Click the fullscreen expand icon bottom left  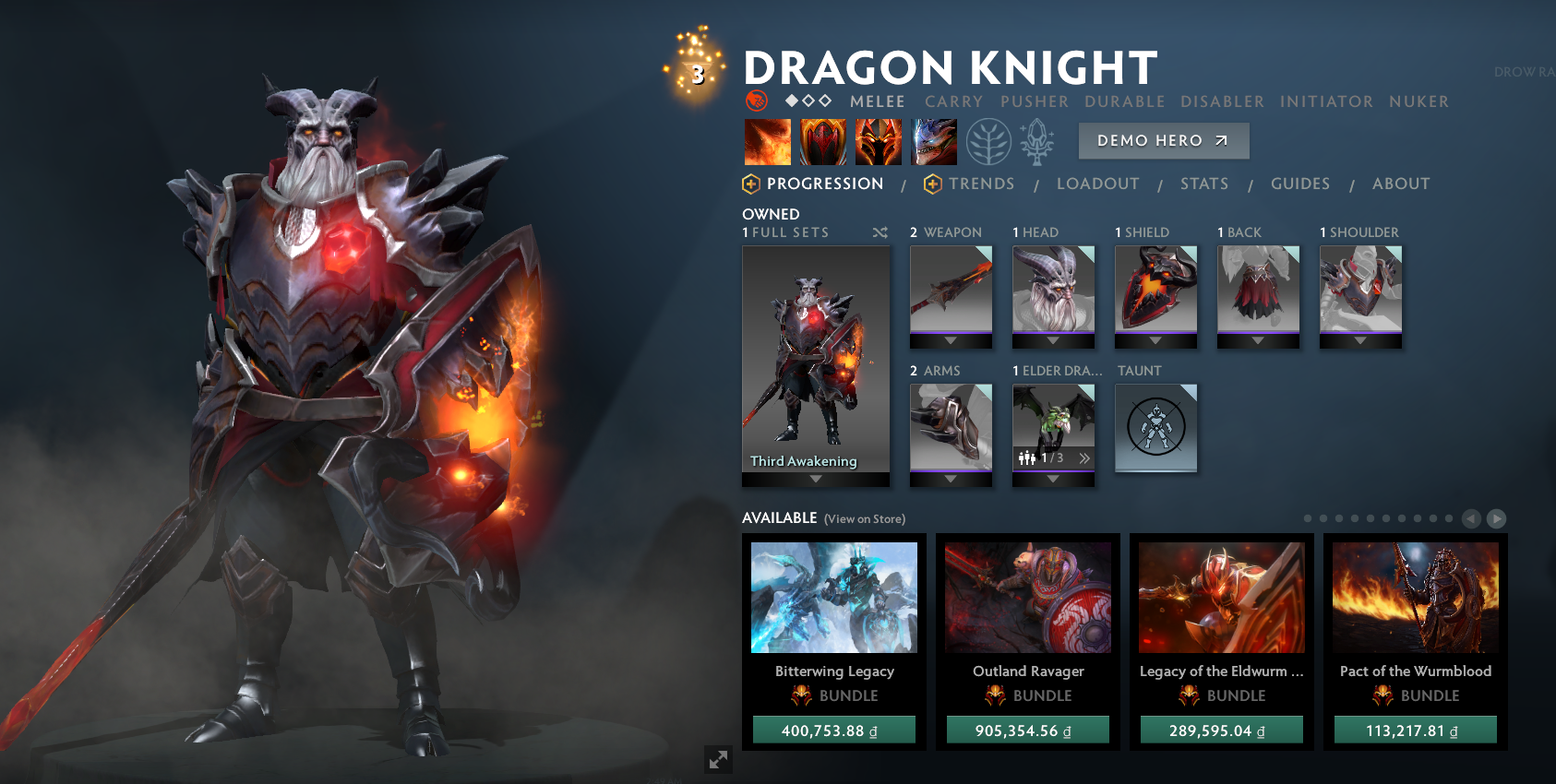pos(719,760)
